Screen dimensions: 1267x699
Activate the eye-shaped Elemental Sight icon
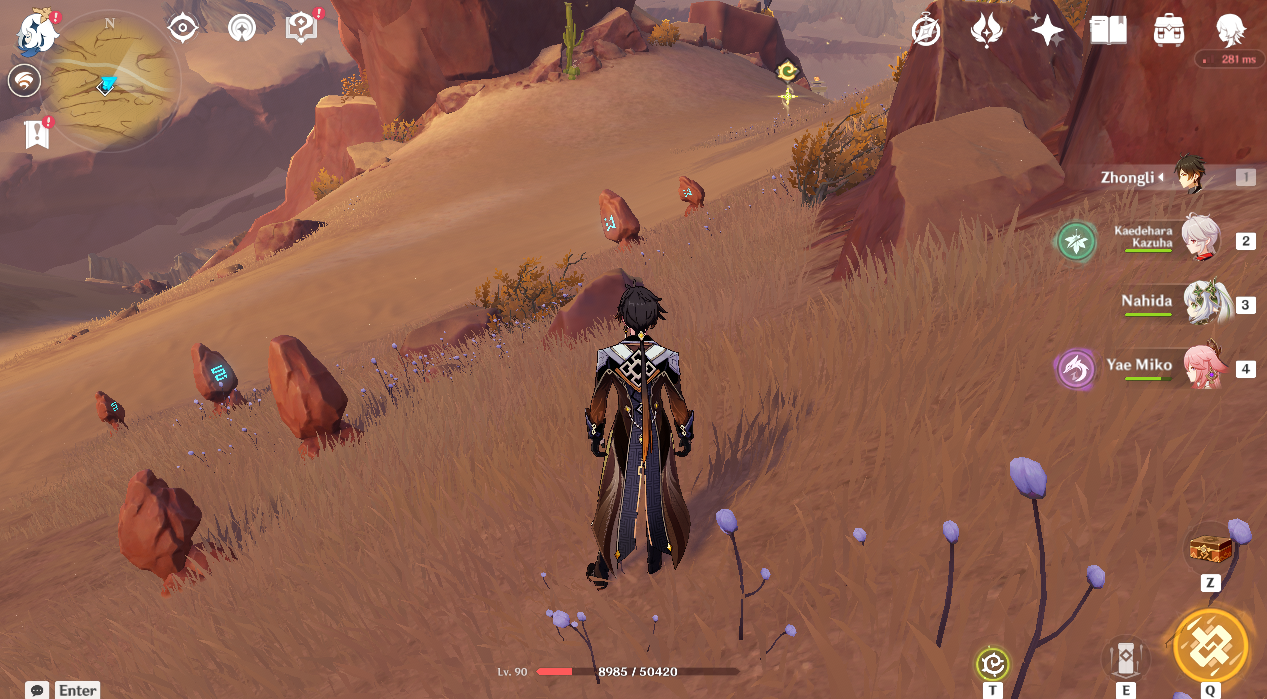tap(183, 28)
